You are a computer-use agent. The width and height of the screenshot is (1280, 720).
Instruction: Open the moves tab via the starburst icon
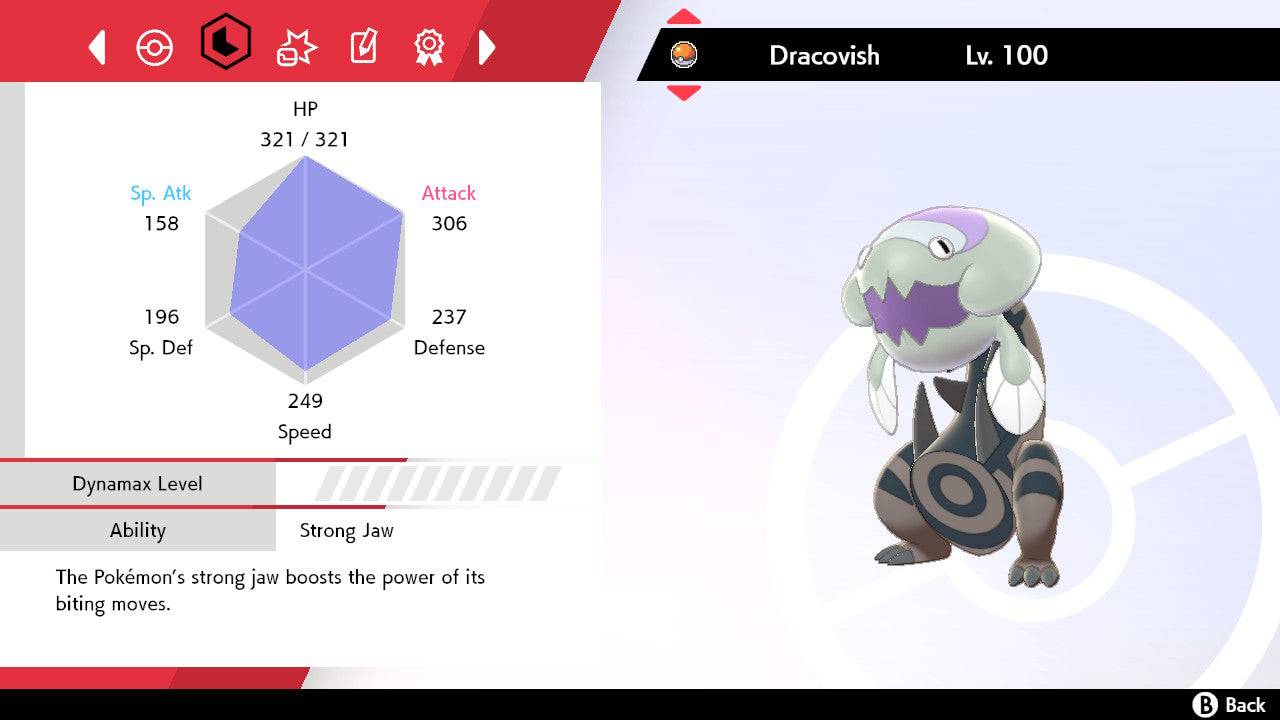[x=294, y=45]
